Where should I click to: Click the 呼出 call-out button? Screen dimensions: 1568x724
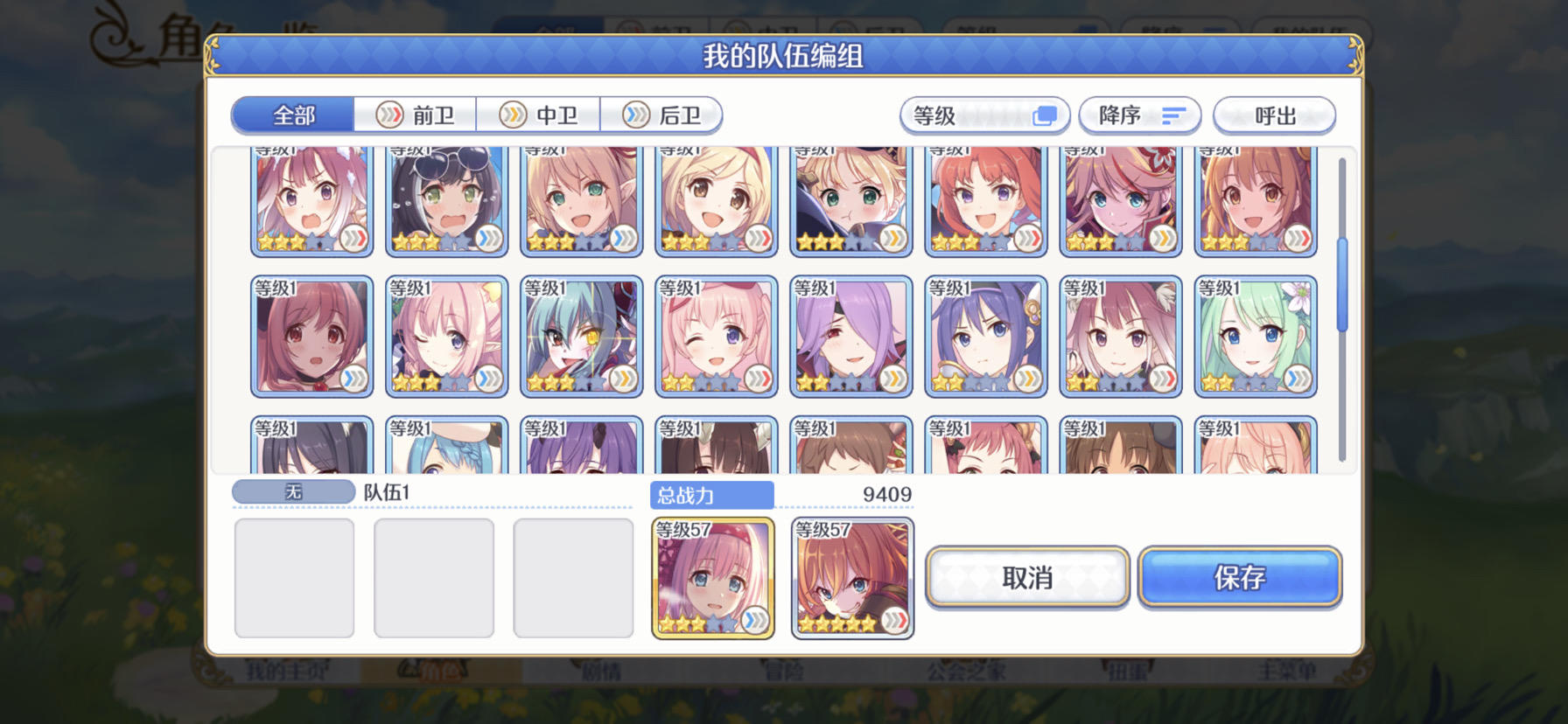coord(1274,115)
